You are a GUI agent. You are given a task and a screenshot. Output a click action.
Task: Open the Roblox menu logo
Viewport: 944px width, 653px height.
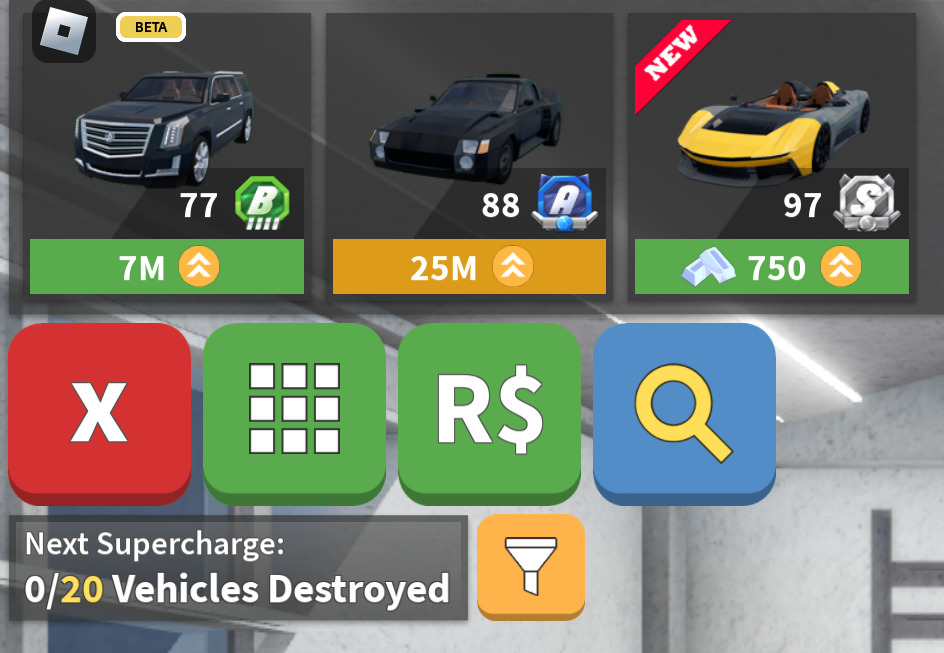point(63,30)
